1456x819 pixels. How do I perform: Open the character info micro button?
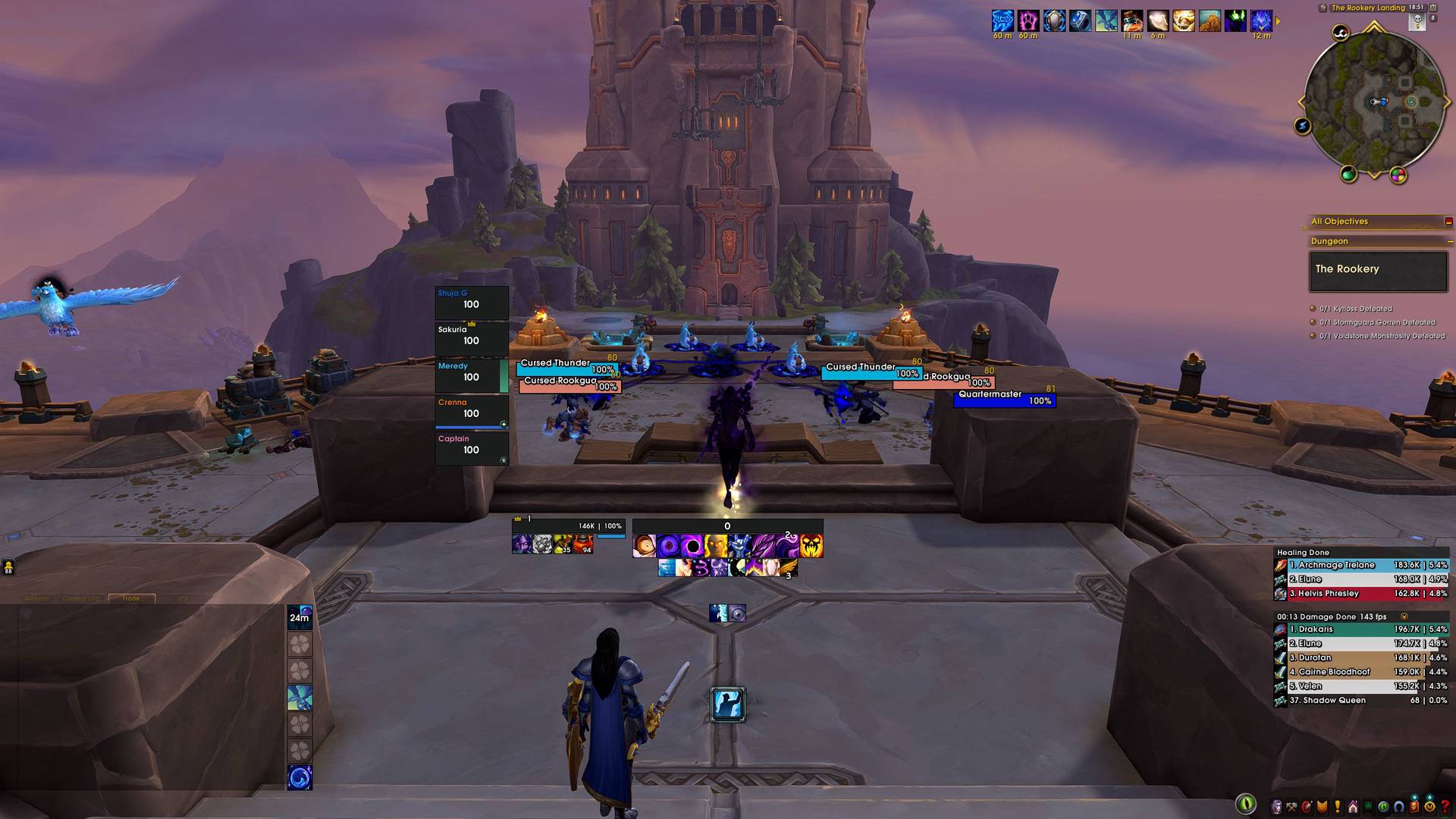tap(1276, 807)
